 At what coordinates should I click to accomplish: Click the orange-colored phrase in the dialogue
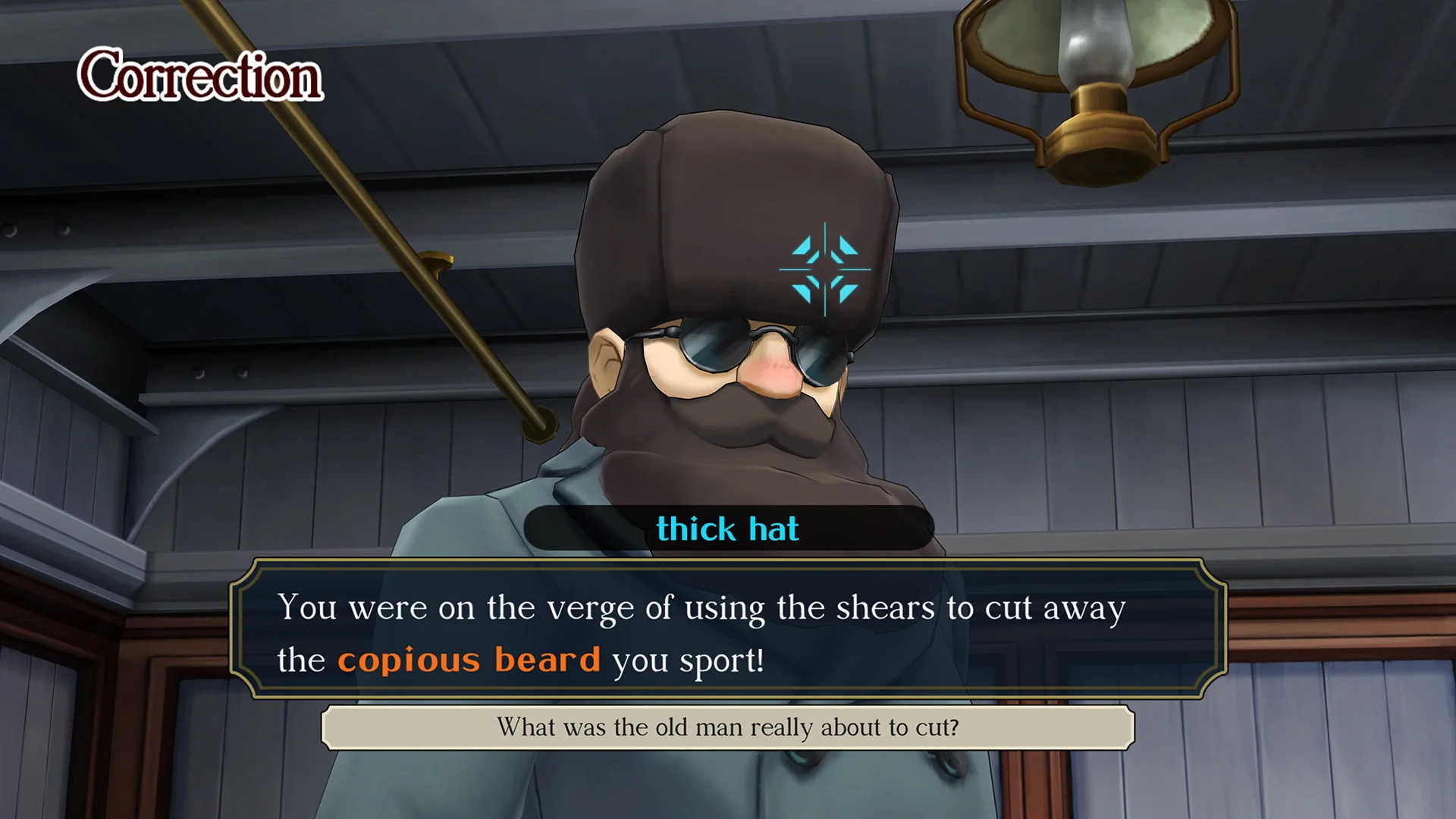(x=469, y=660)
